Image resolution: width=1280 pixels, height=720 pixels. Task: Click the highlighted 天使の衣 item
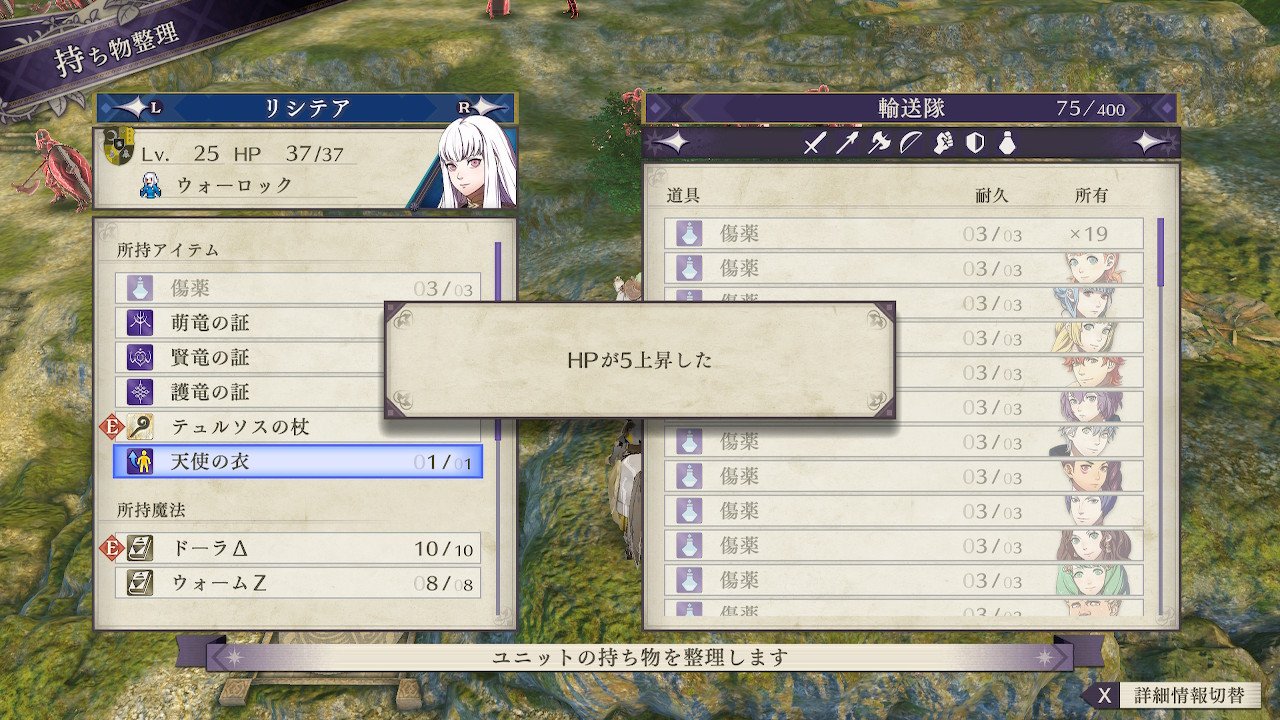click(297, 462)
